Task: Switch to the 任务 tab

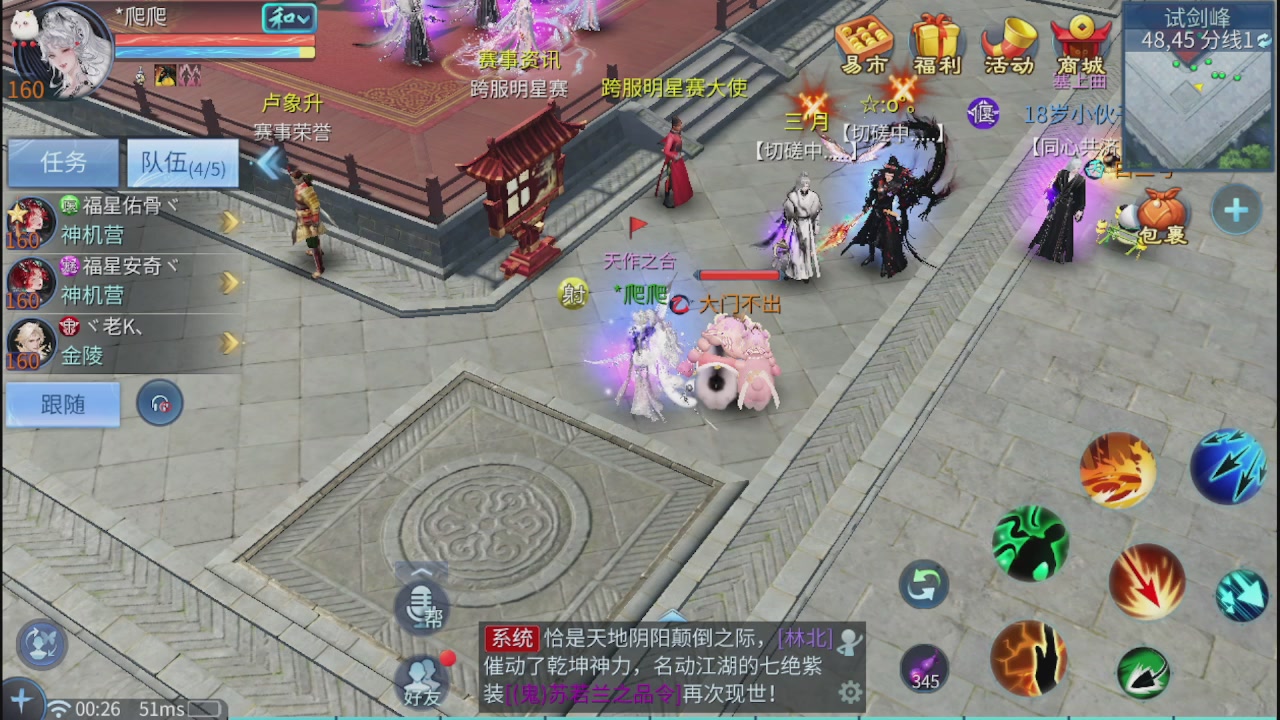Action: [62, 162]
